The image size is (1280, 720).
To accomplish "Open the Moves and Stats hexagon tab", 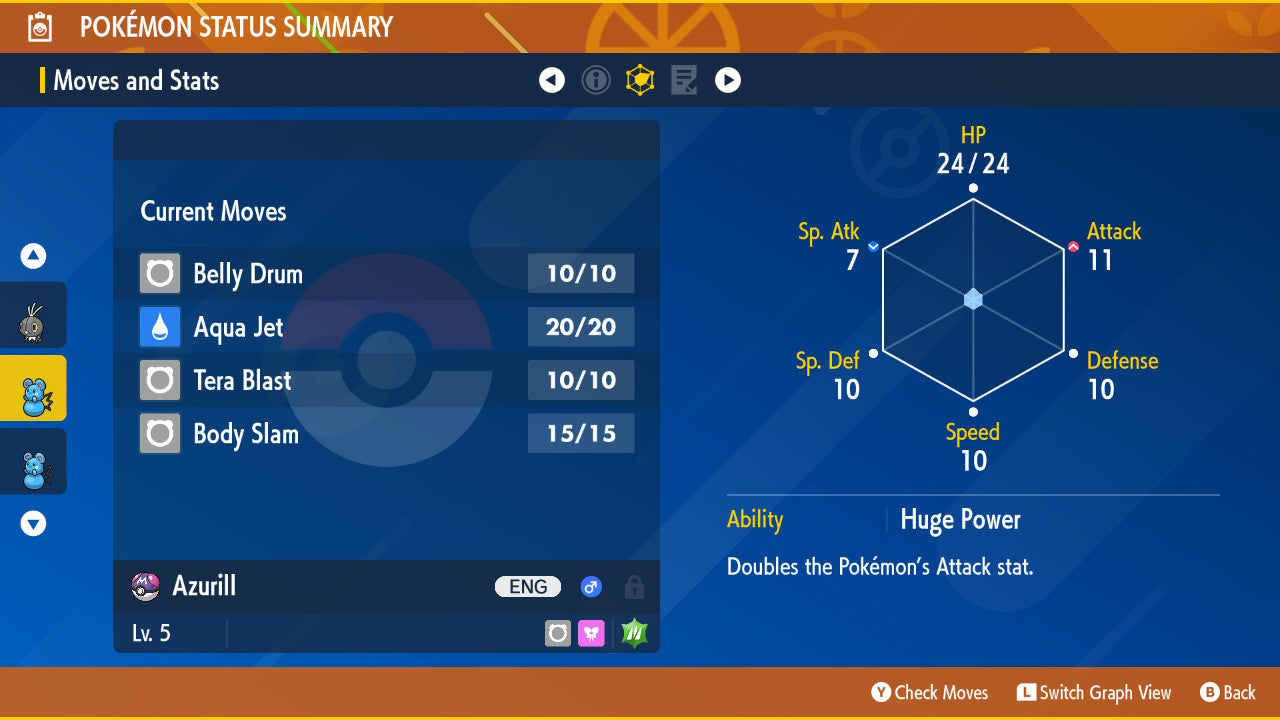I will [x=640, y=80].
